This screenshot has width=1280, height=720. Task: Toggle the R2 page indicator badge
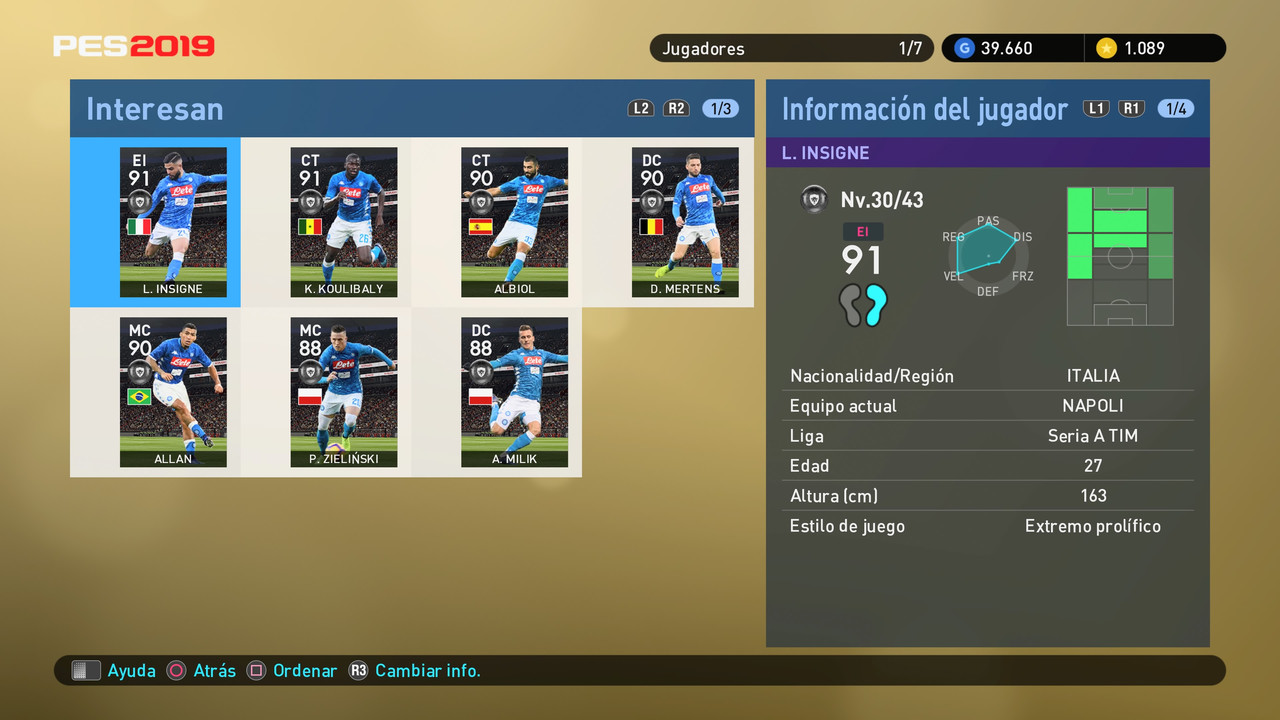(x=677, y=108)
